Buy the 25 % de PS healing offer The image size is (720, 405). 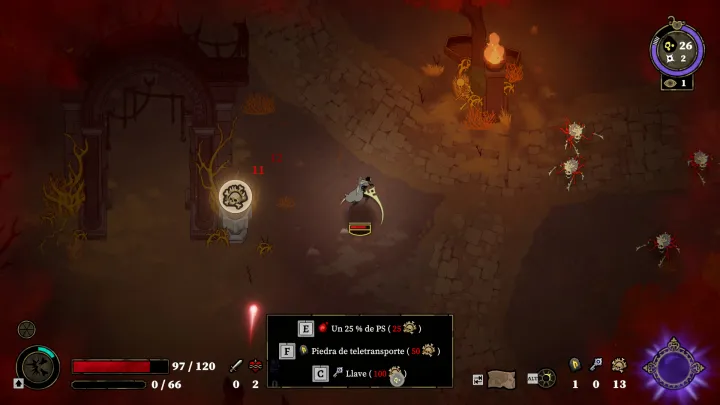[x=360, y=328]
